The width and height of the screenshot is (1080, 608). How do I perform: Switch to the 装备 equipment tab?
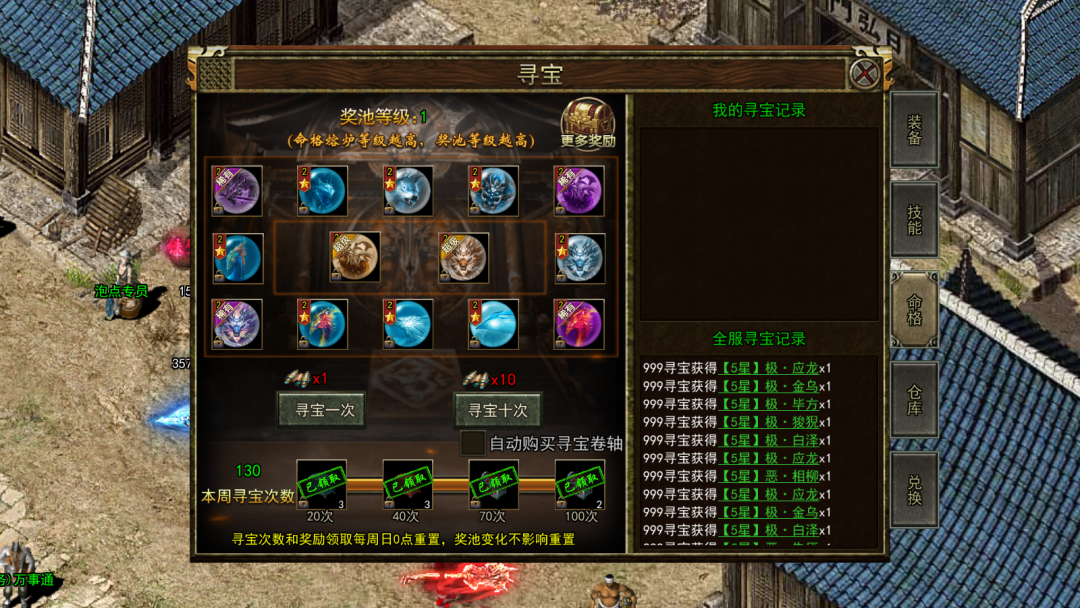coord(914,130)
